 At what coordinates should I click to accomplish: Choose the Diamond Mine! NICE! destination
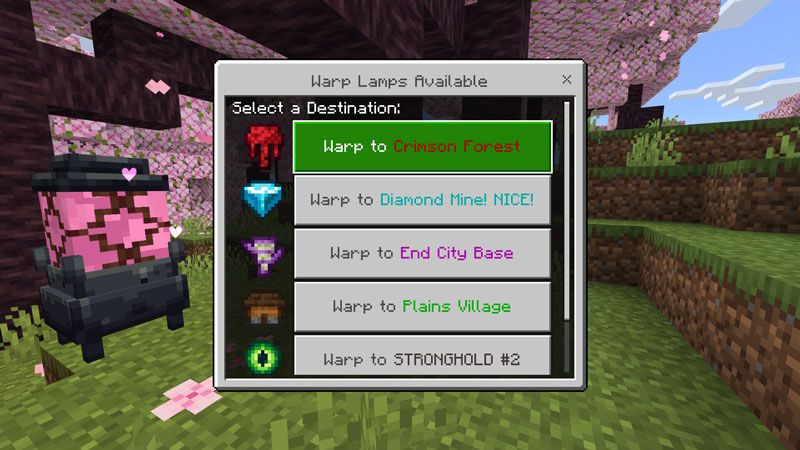pyautogui.click(x=421, y=200)
